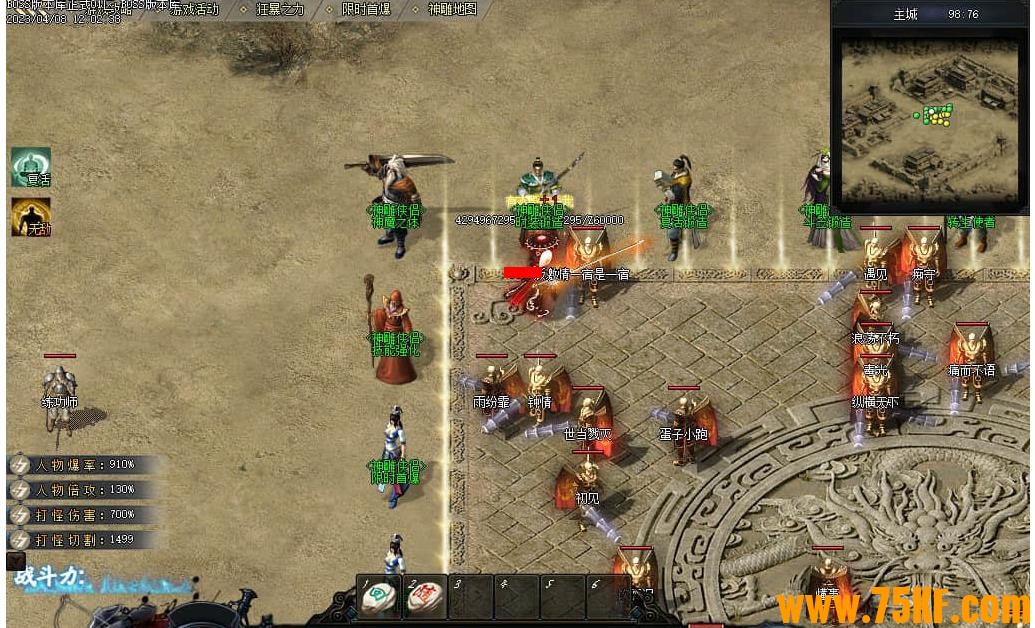This screenshot has width=1035, height=628.
Task: Use the red 随 stone in slot 2
Action: coord(426,597)
